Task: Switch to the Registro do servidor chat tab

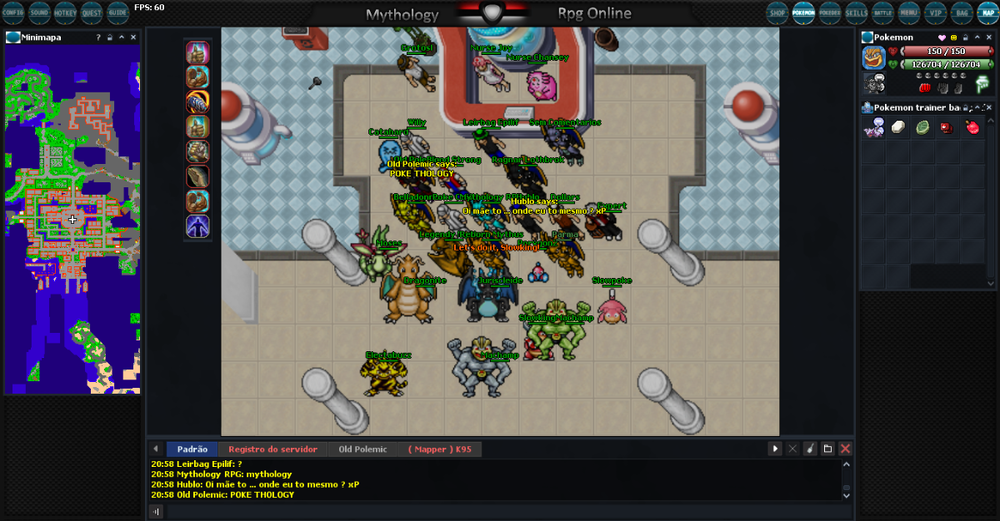Action: pos(272,450)
